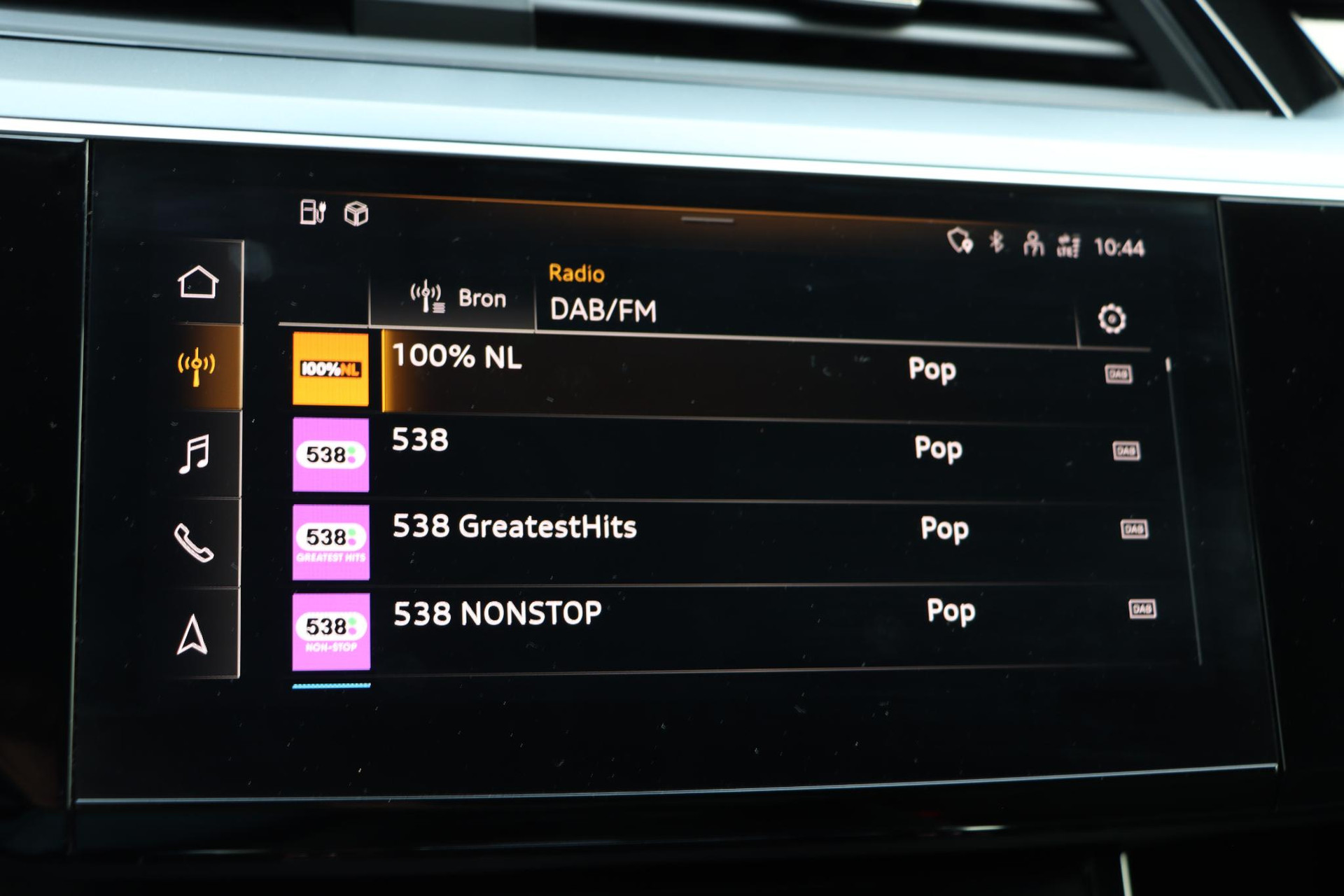Pull down the top handle bar
The height and width of the screenshot is (896, 1344).
pyautogui.click(x=707, y=220)
